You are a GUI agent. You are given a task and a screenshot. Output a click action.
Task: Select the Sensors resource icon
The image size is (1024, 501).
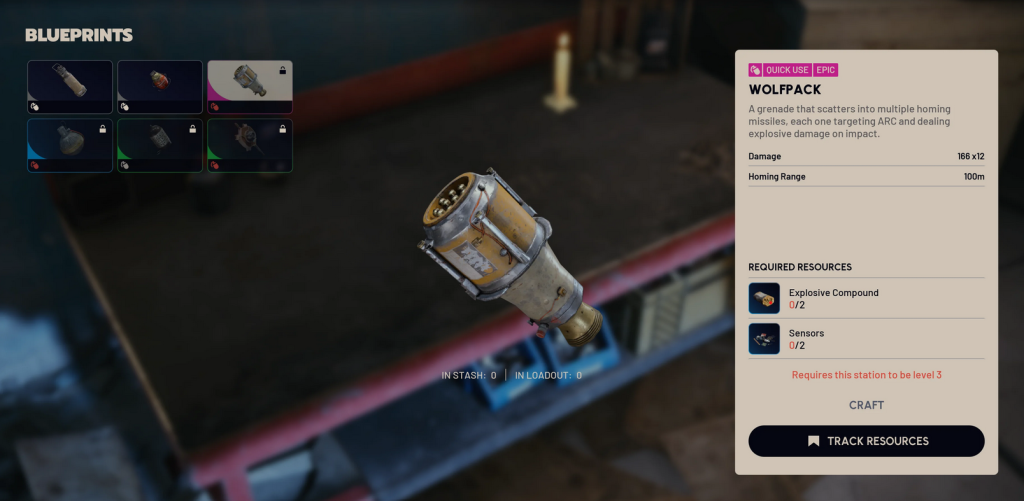coord(764,338)
